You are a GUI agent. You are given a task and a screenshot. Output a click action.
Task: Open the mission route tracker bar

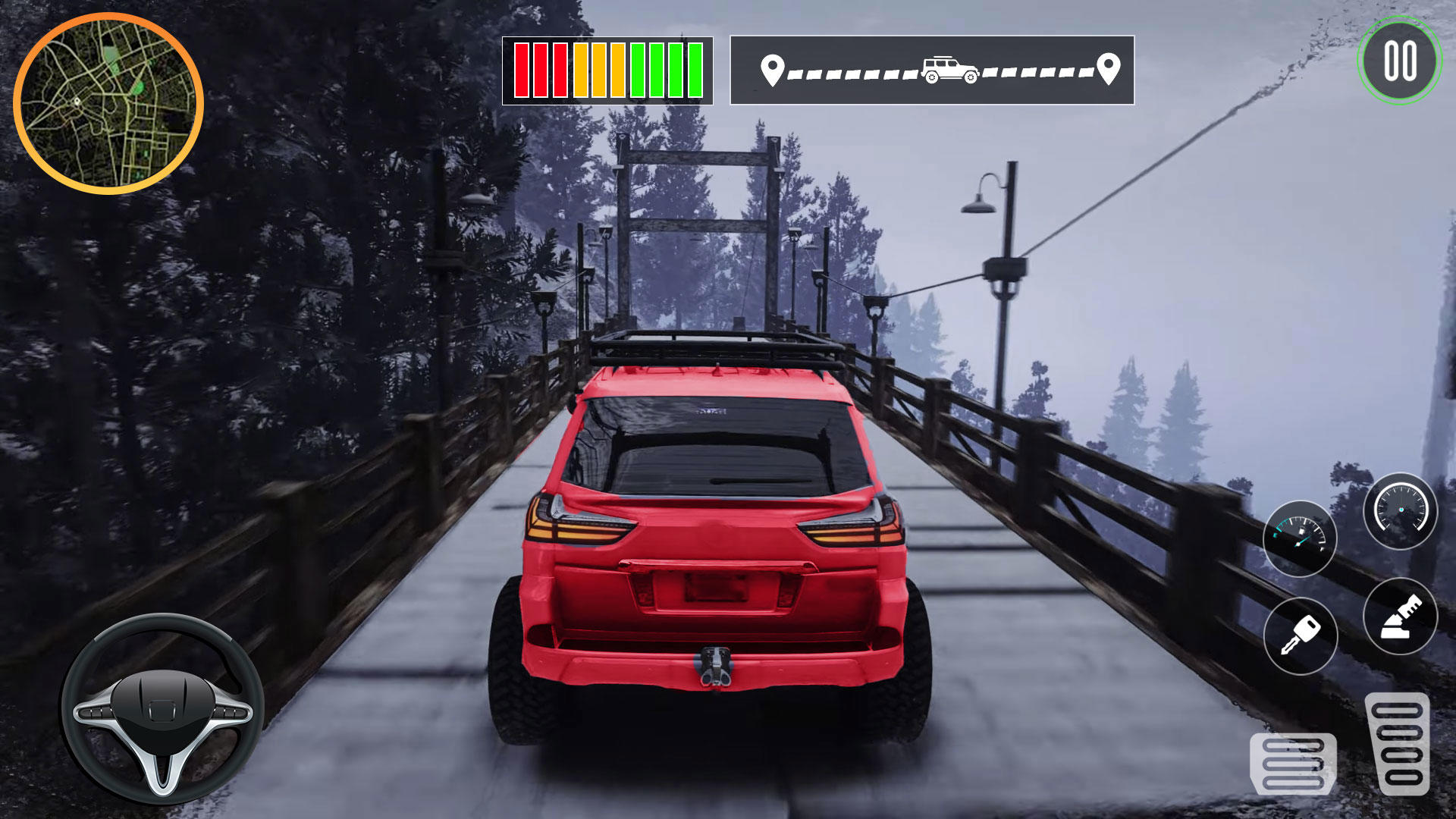[x=929, y=68]
